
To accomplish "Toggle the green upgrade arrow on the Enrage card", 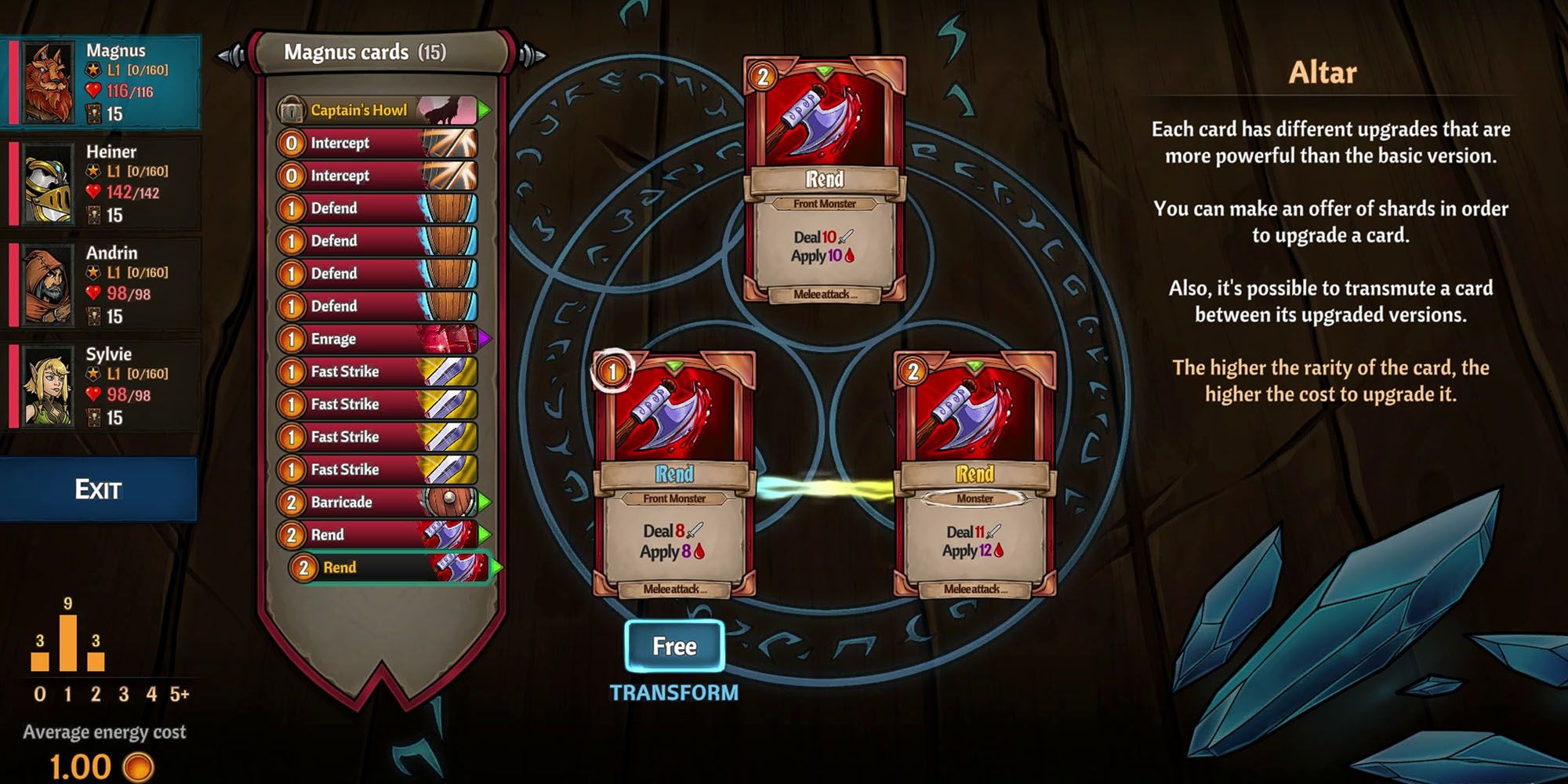I will coord(484,339).
